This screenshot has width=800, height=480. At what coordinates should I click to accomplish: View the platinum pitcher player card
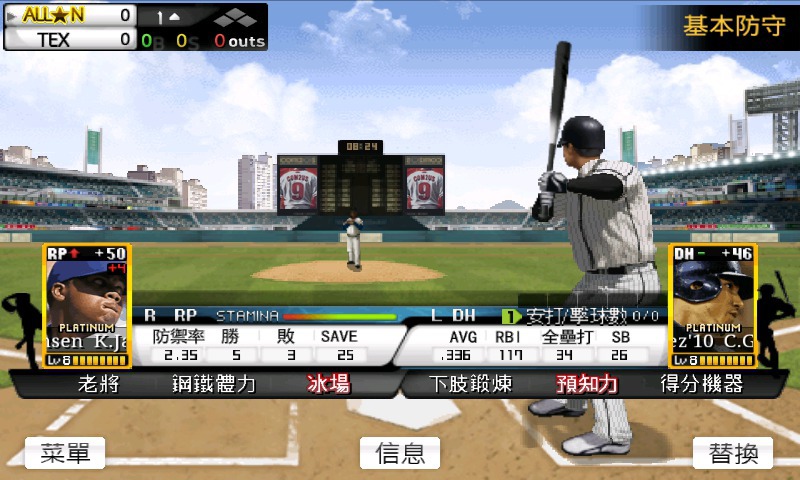(x=87, y=306)
